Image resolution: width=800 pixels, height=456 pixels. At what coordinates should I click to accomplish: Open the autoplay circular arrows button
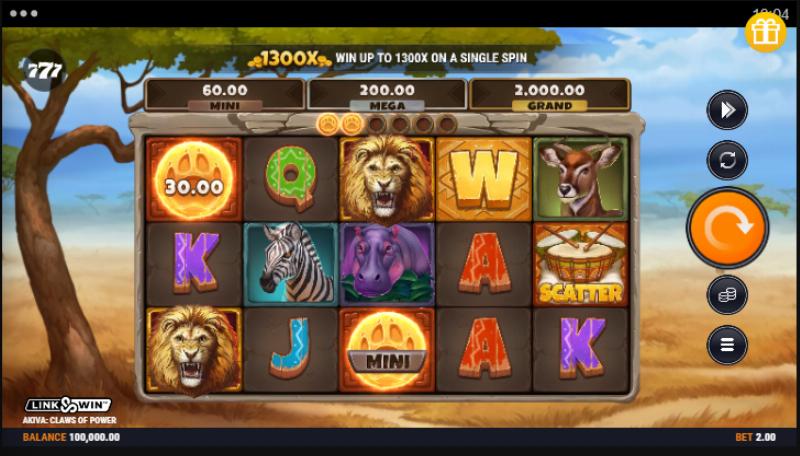click(727, 160)
